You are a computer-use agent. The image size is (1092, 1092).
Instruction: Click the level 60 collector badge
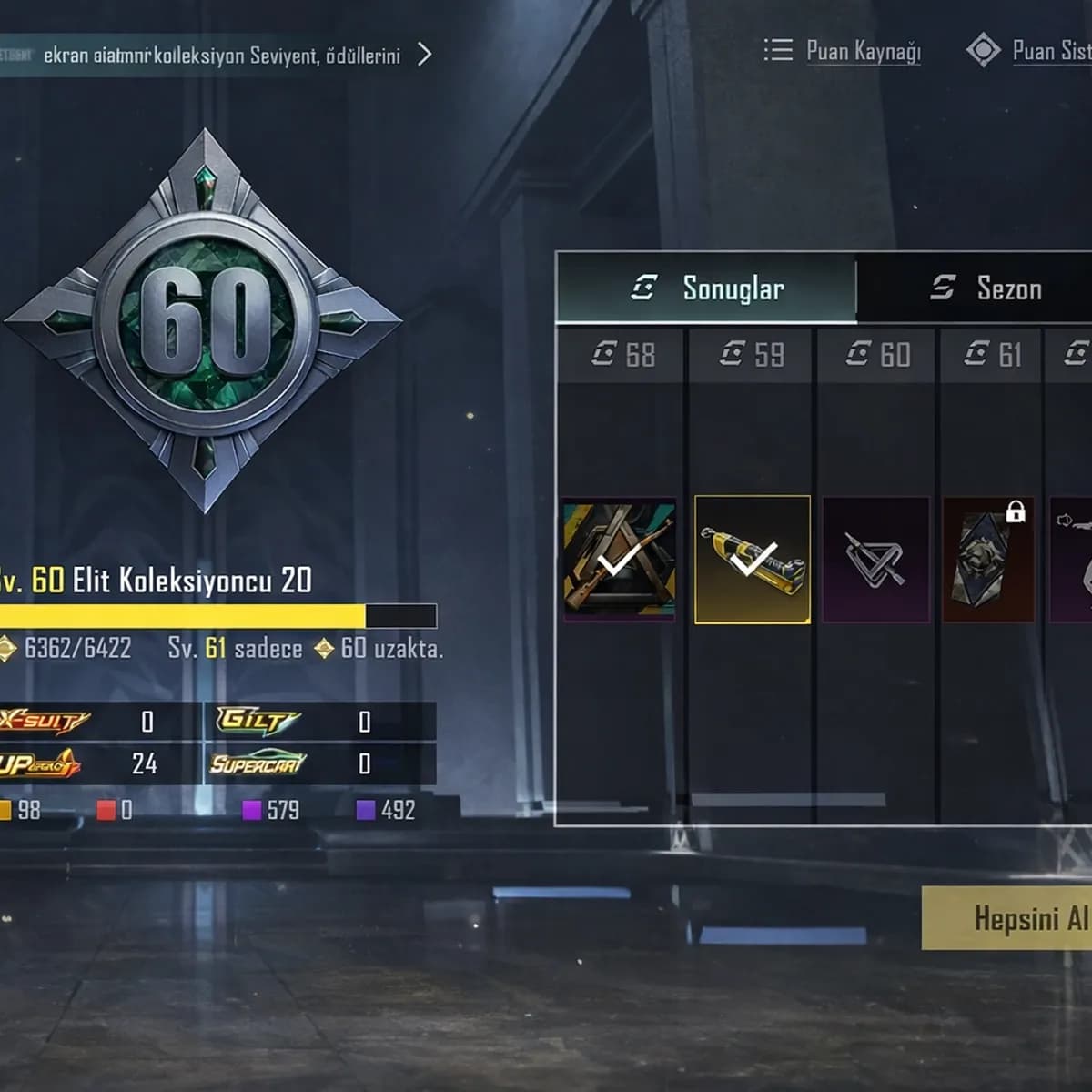(205, 320)
